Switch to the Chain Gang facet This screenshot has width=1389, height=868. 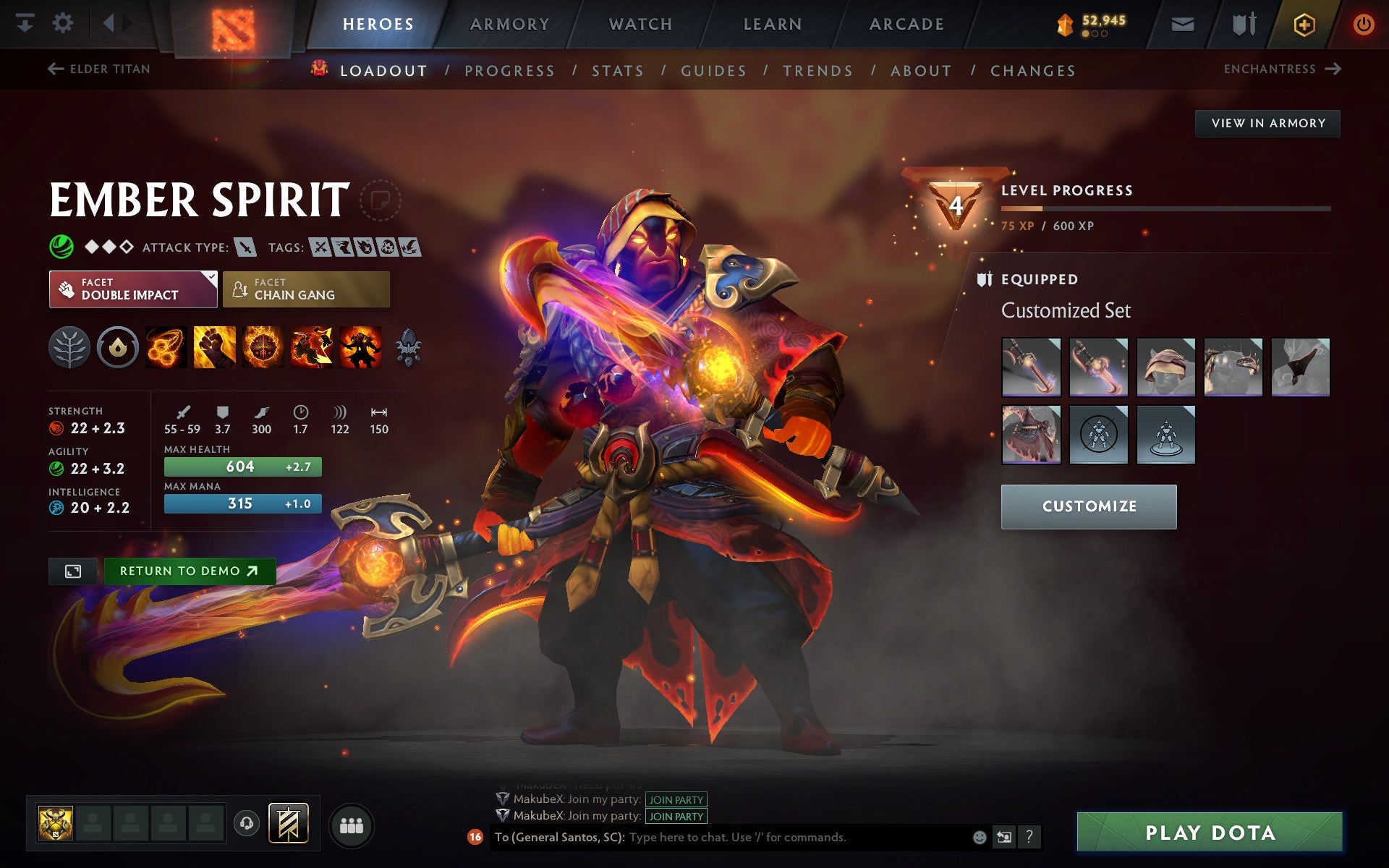point(305,289)
